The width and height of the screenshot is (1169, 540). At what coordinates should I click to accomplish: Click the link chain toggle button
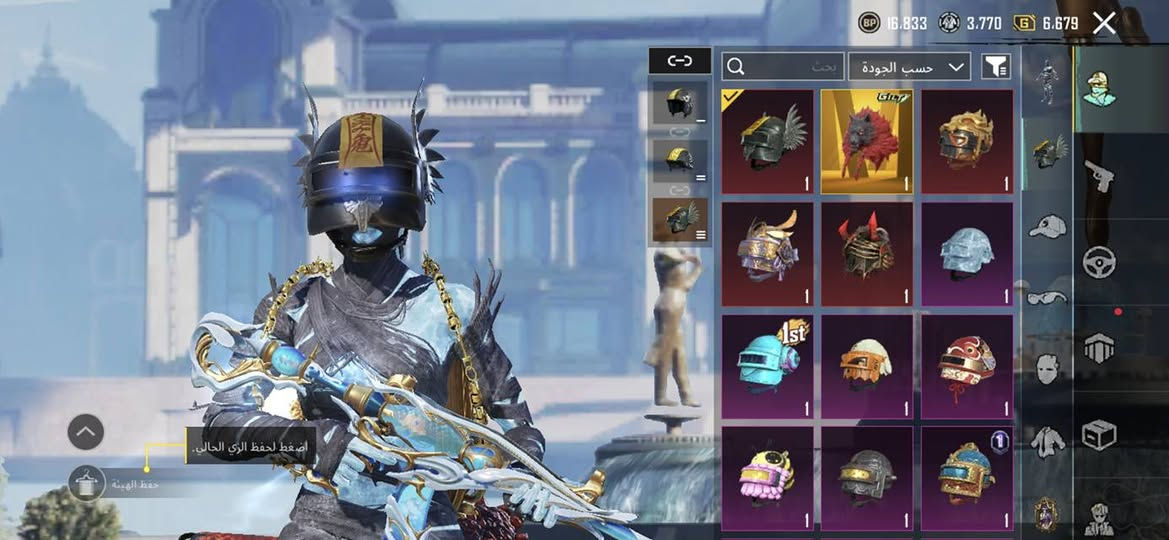[680, 61]
